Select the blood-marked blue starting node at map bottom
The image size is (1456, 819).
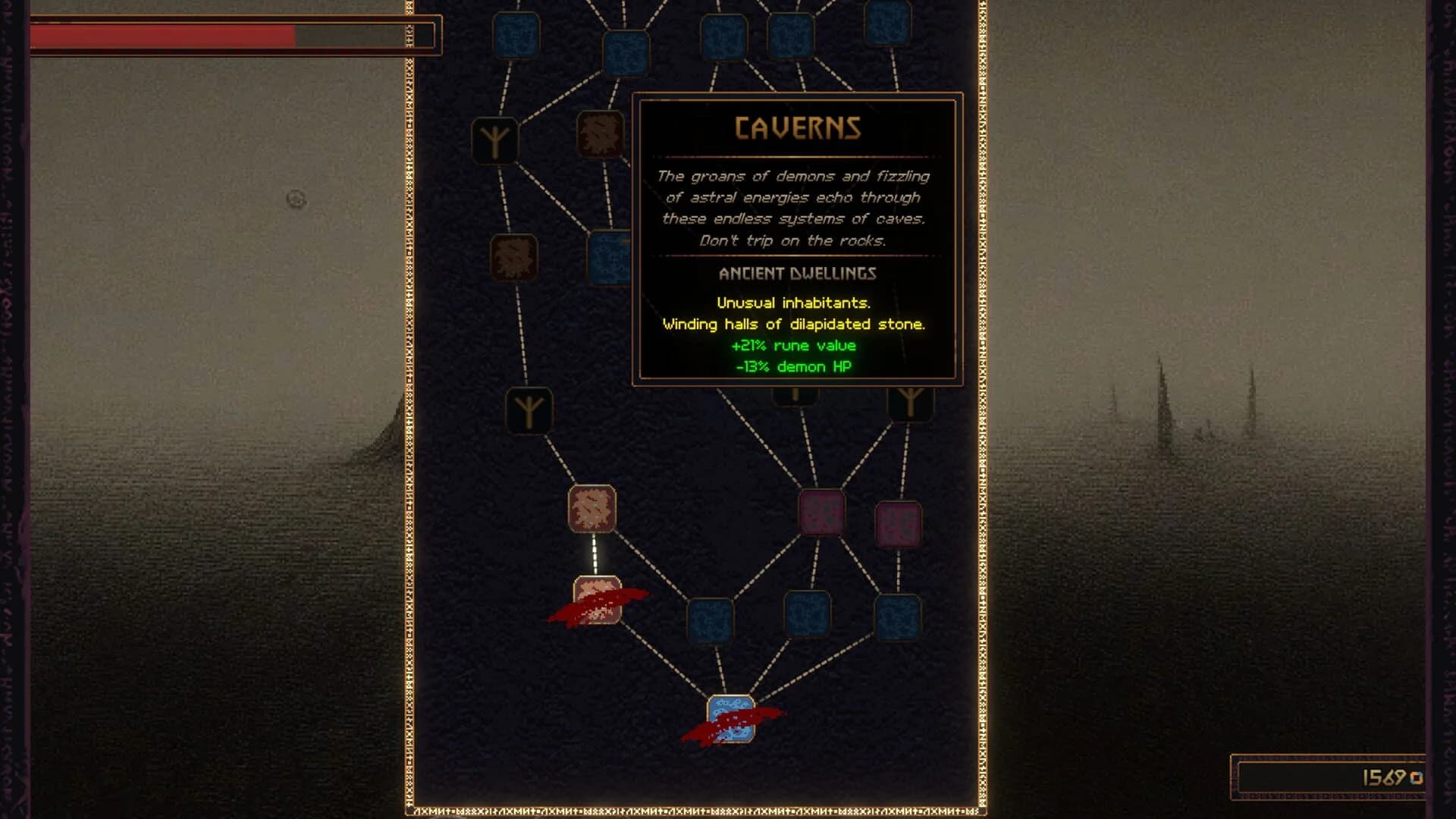click(x=730, y=715)
